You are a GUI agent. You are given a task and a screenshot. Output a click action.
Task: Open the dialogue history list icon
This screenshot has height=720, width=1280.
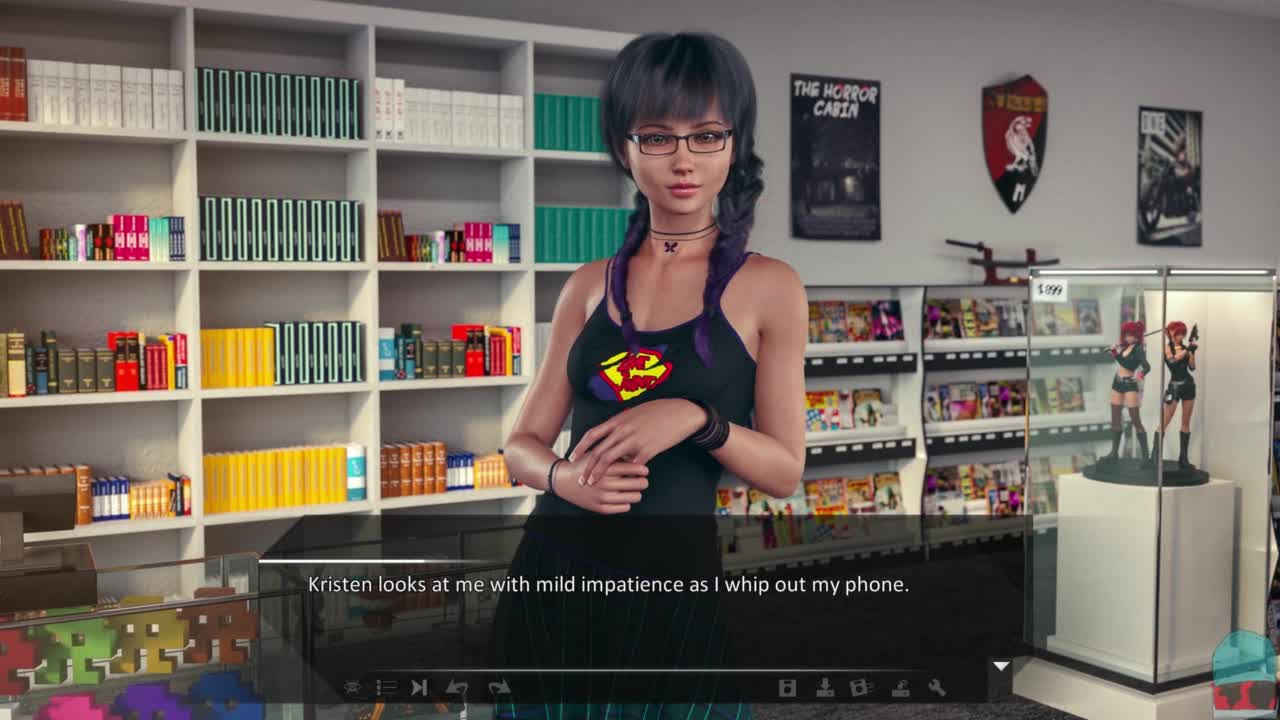point(386,687)
